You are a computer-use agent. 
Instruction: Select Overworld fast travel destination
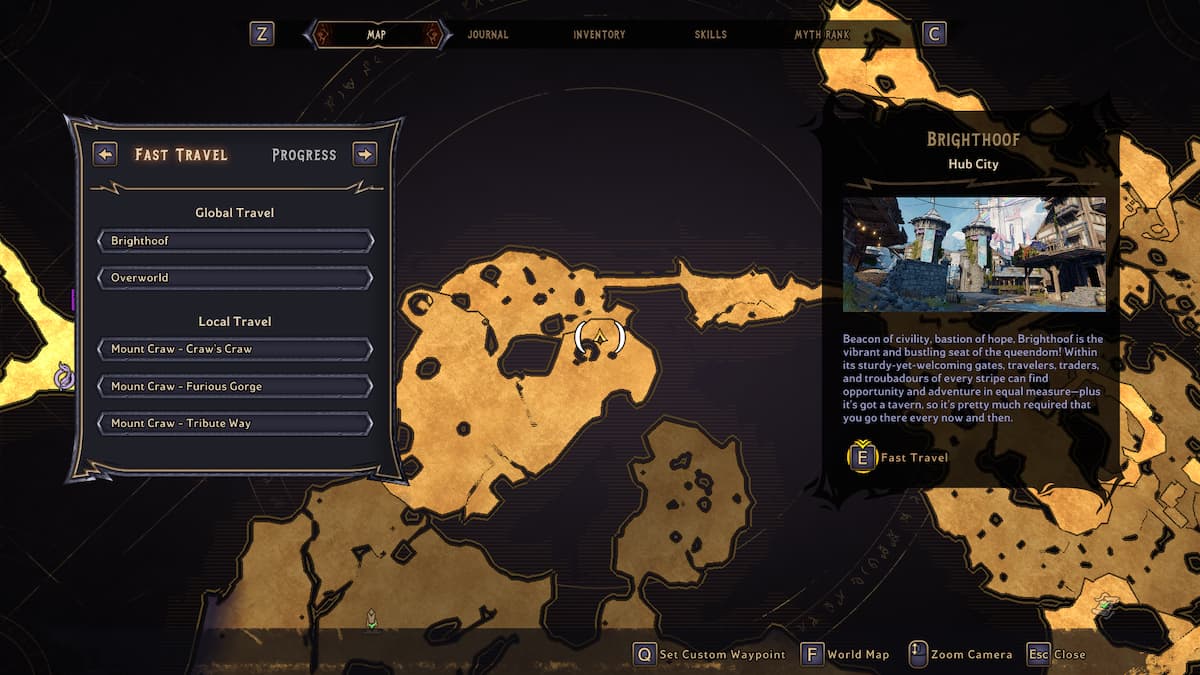coord(235,278)
